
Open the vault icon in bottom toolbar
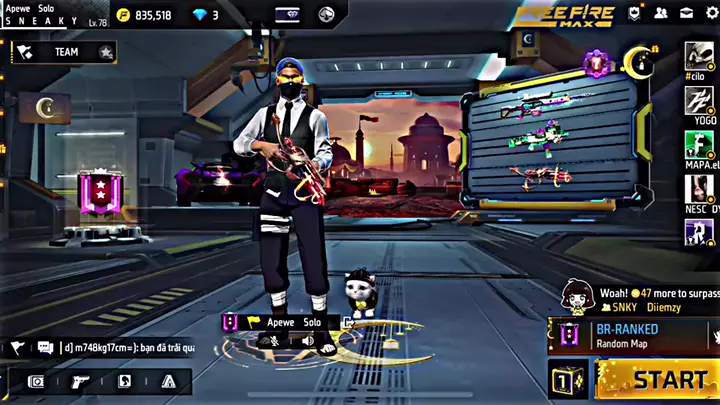[x=36, y=381]
